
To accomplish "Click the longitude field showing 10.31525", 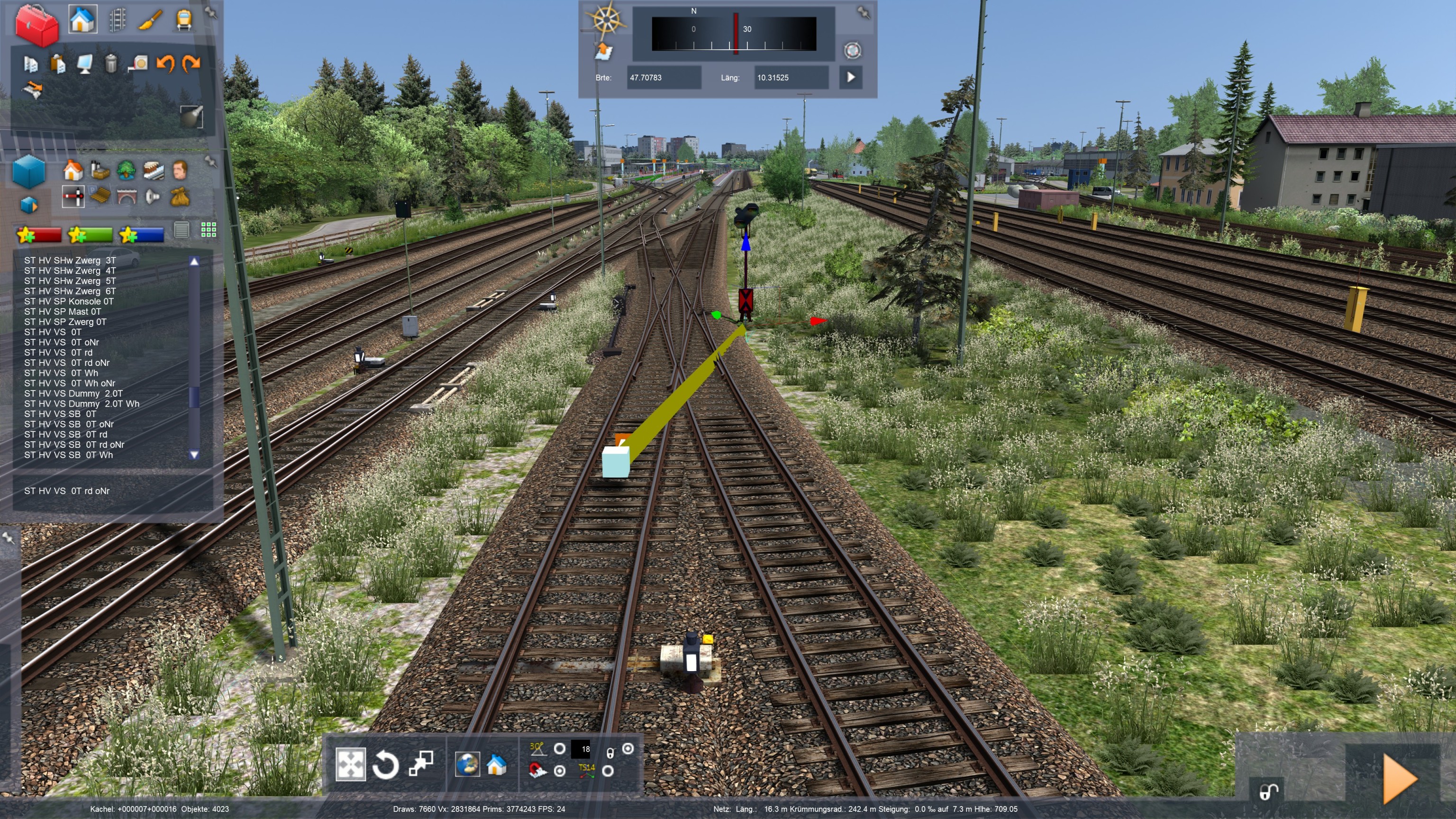I will [x=791, y=77].
